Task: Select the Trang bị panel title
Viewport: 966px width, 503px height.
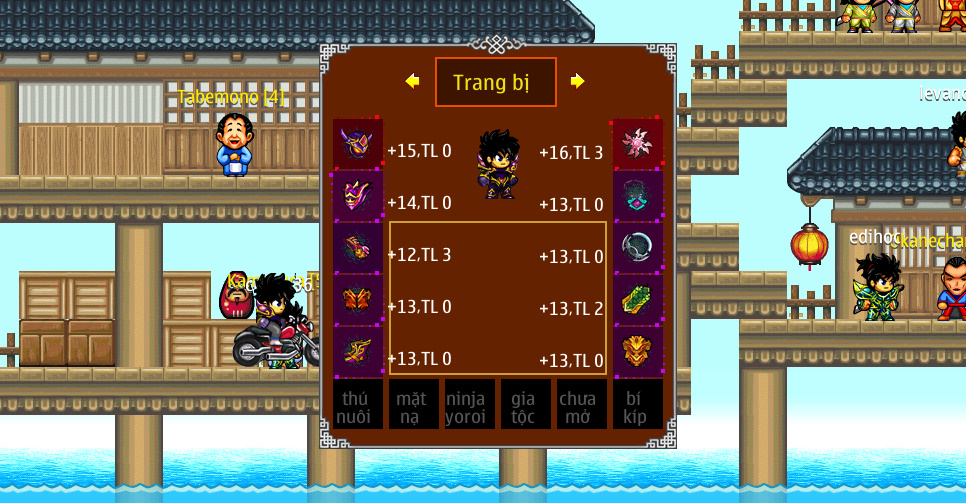Action: (x=495, y=82)
